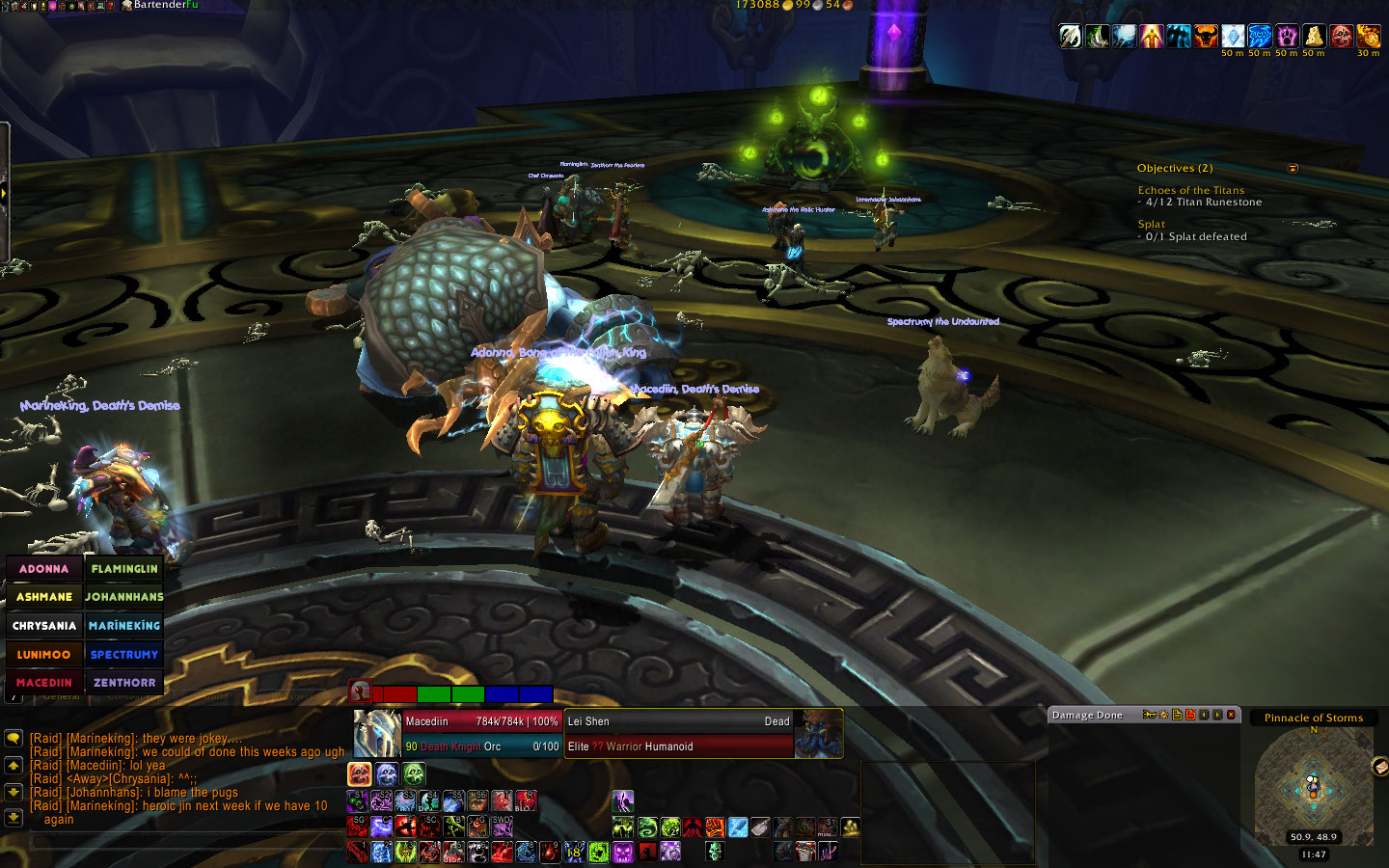Open the mail icon beside the minimap
Screen dimensions: 1389x868
pyautogui.click(x=1379, y=767)
